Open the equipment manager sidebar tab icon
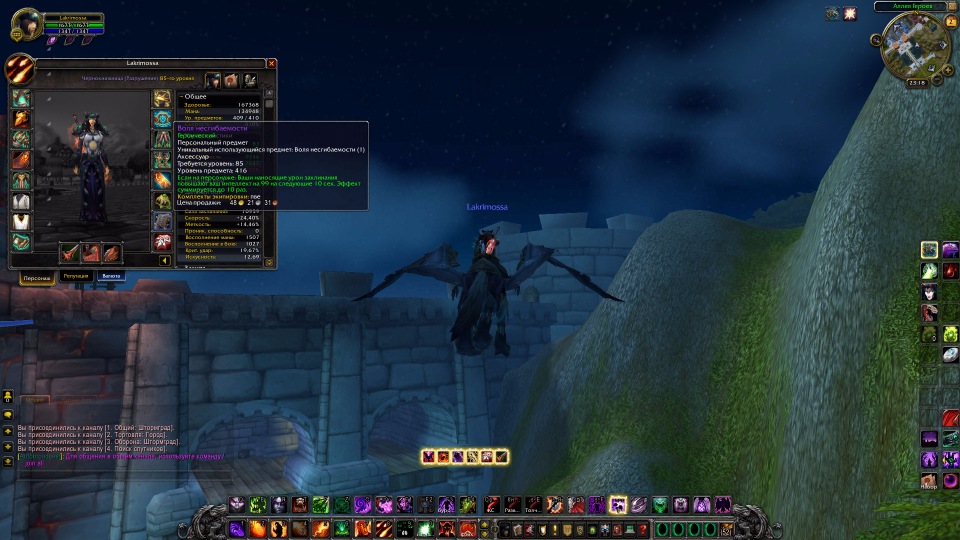Image resolution: width=960 pixels, height=540 pixels. [x=250, y=80]
